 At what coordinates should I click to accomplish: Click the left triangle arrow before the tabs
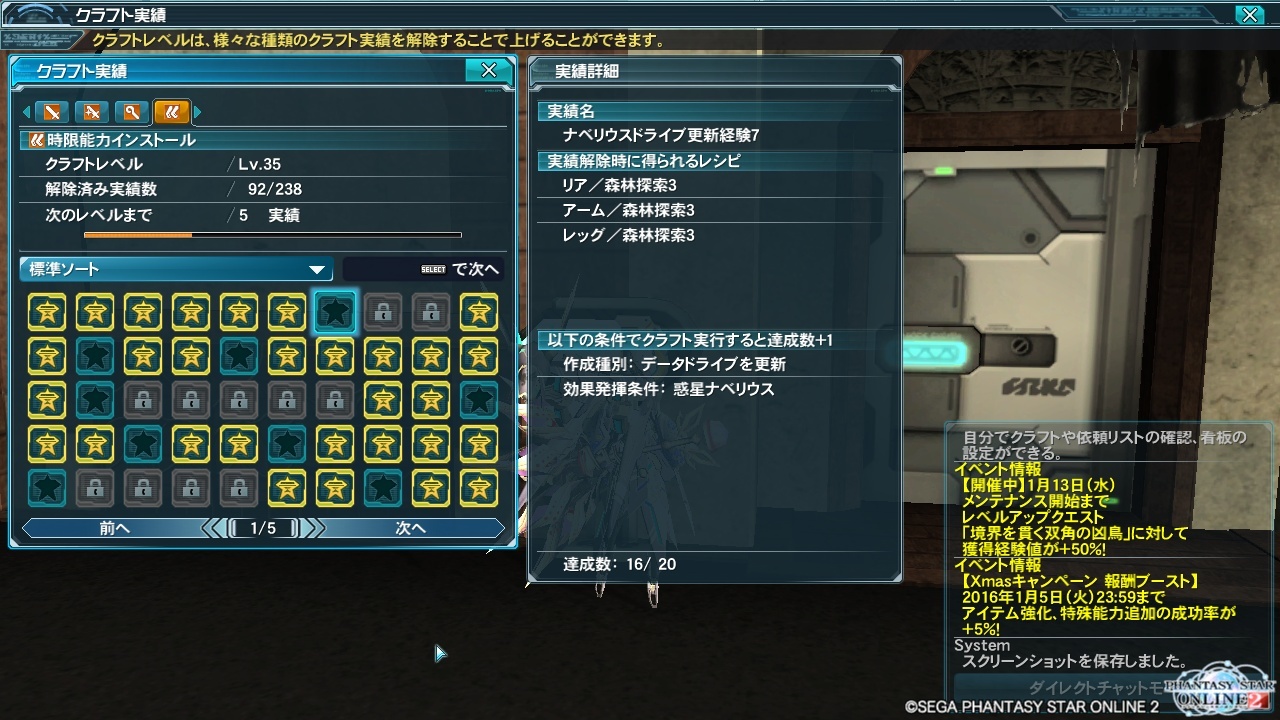pyautogui.click(x=27, y=113)
